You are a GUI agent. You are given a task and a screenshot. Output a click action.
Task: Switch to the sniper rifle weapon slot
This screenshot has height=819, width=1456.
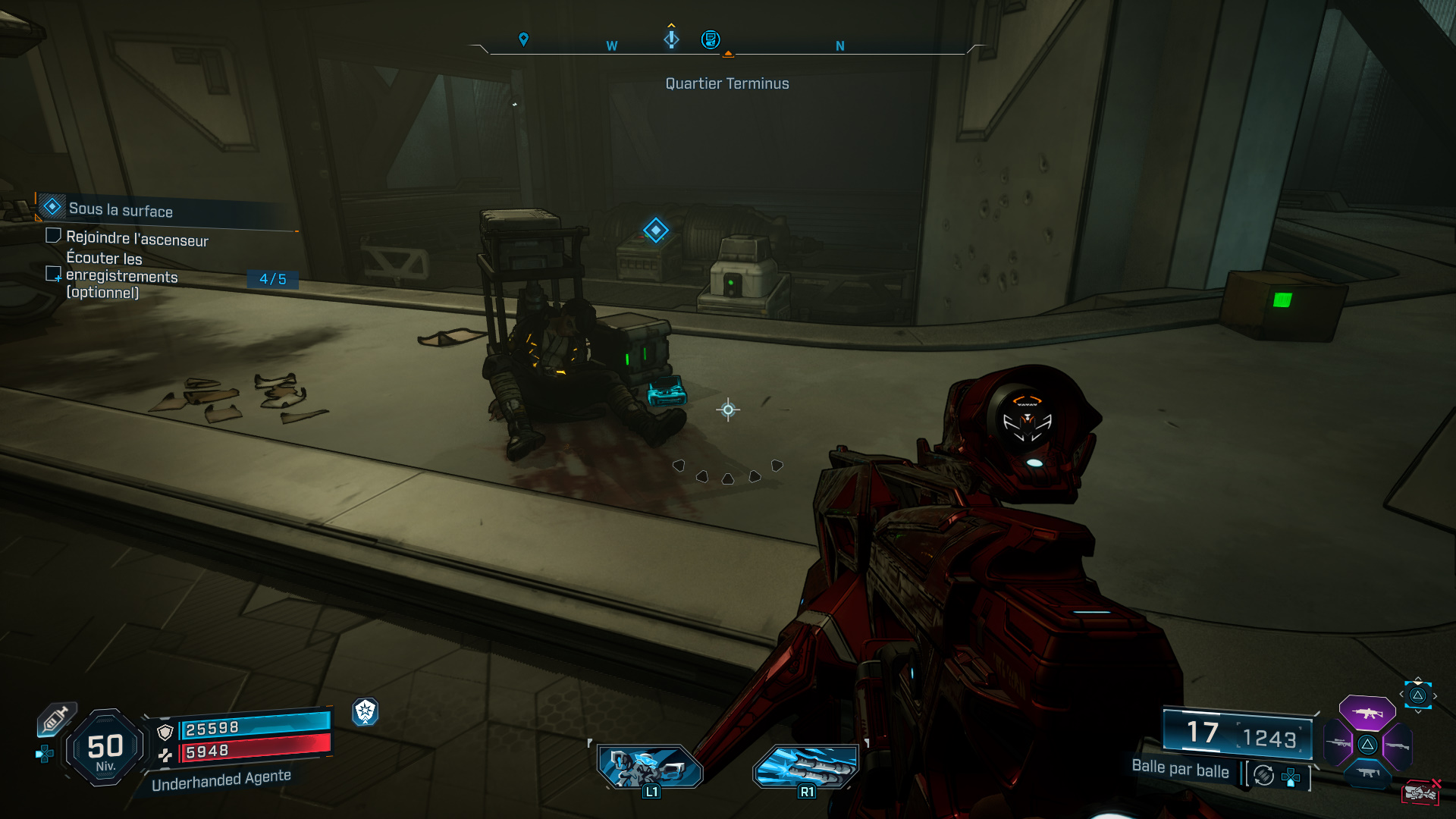pyautogui.click(x=1338, y=743)
